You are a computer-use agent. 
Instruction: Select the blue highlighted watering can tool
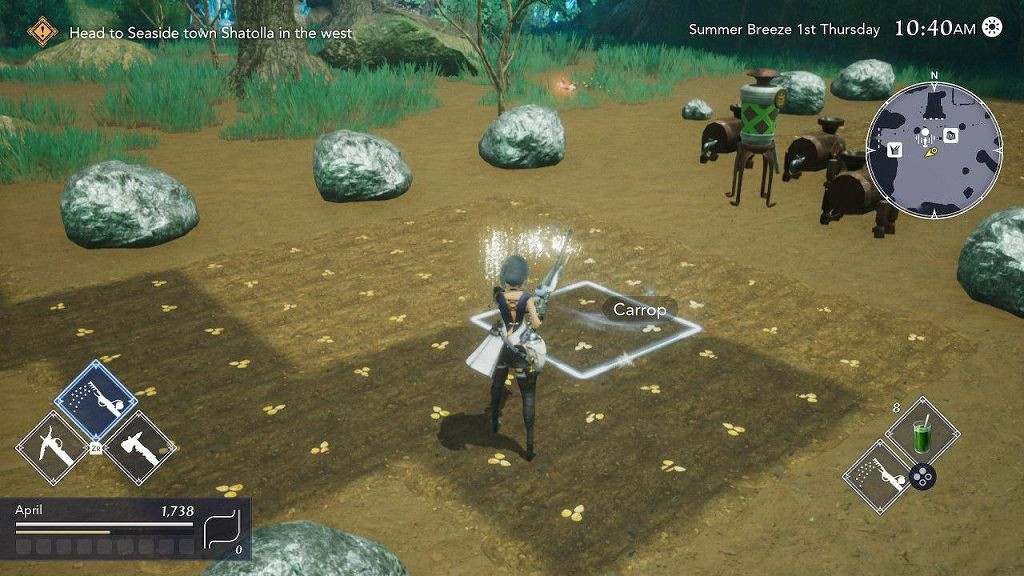(96, 401)
